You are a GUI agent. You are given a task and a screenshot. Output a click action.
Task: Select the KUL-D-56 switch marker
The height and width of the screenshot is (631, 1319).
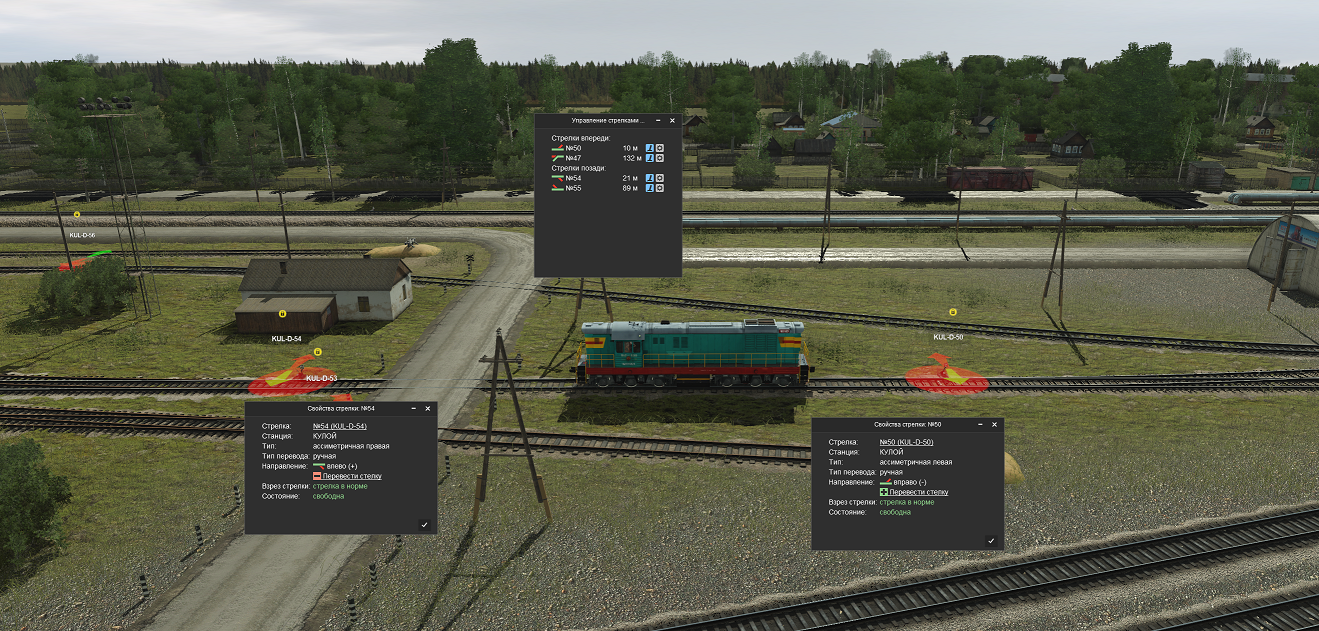[77, 215]
